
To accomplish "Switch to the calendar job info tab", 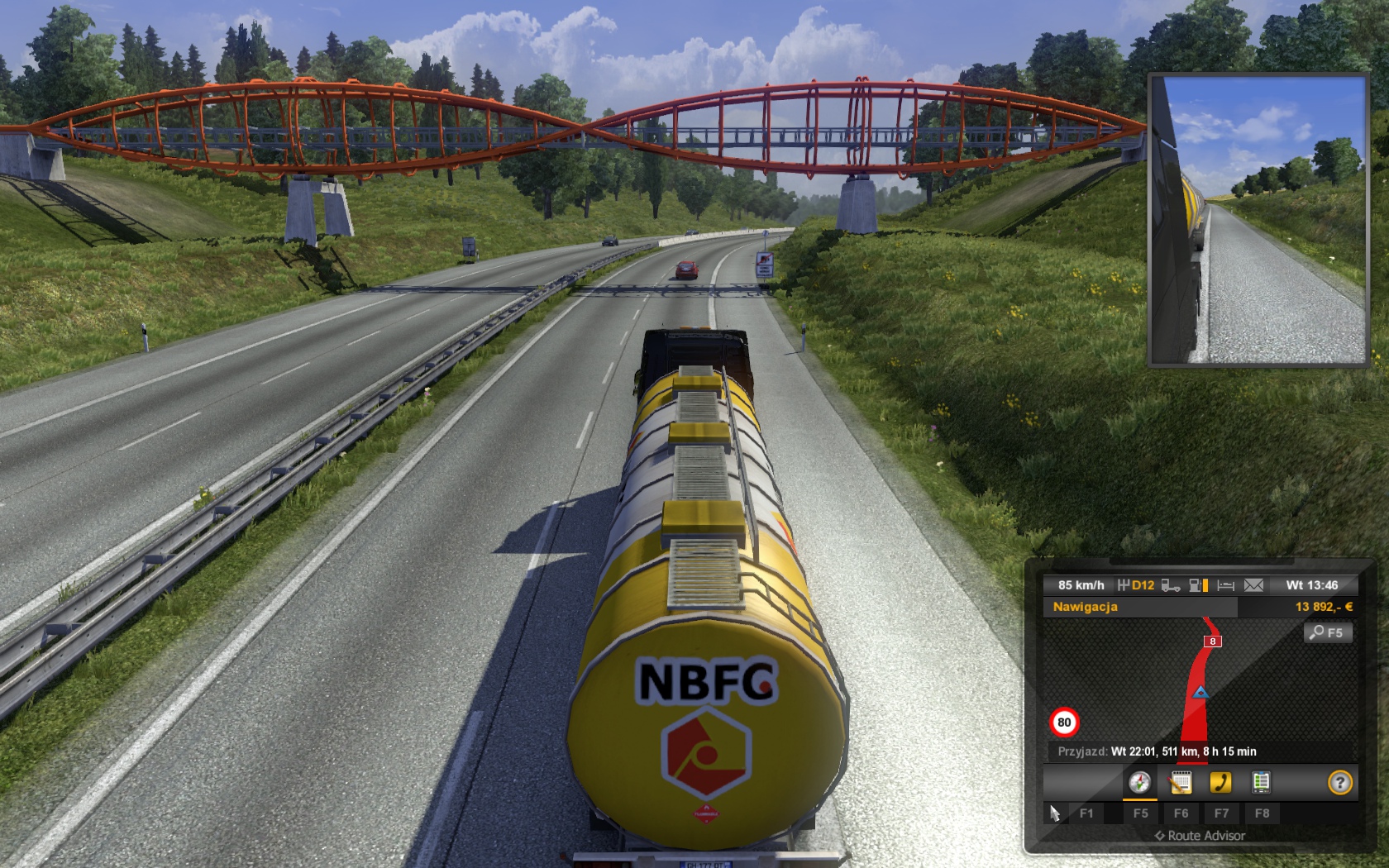I will coord(1181,782).
